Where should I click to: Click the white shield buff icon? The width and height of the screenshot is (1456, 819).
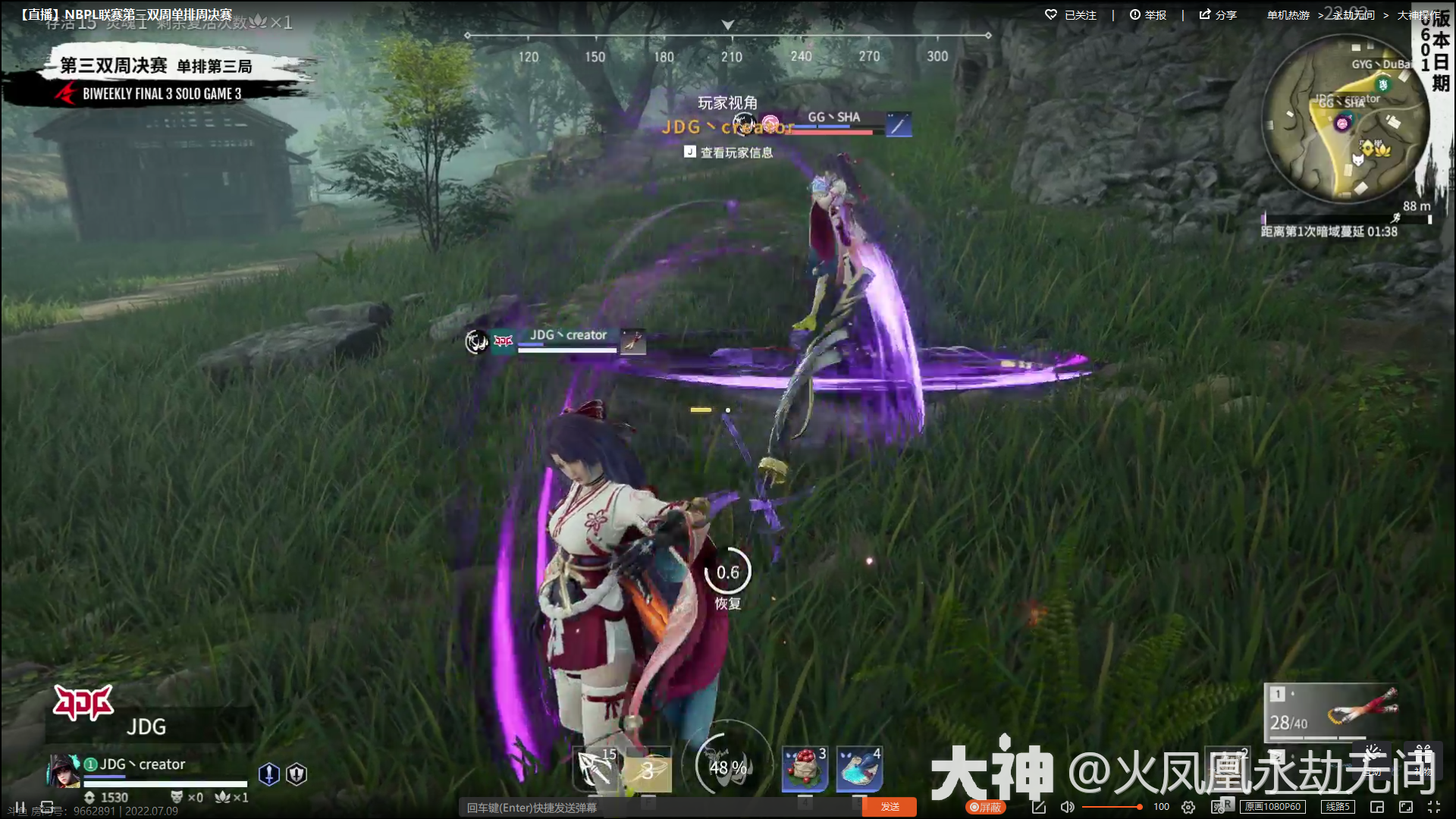[297, 773]
